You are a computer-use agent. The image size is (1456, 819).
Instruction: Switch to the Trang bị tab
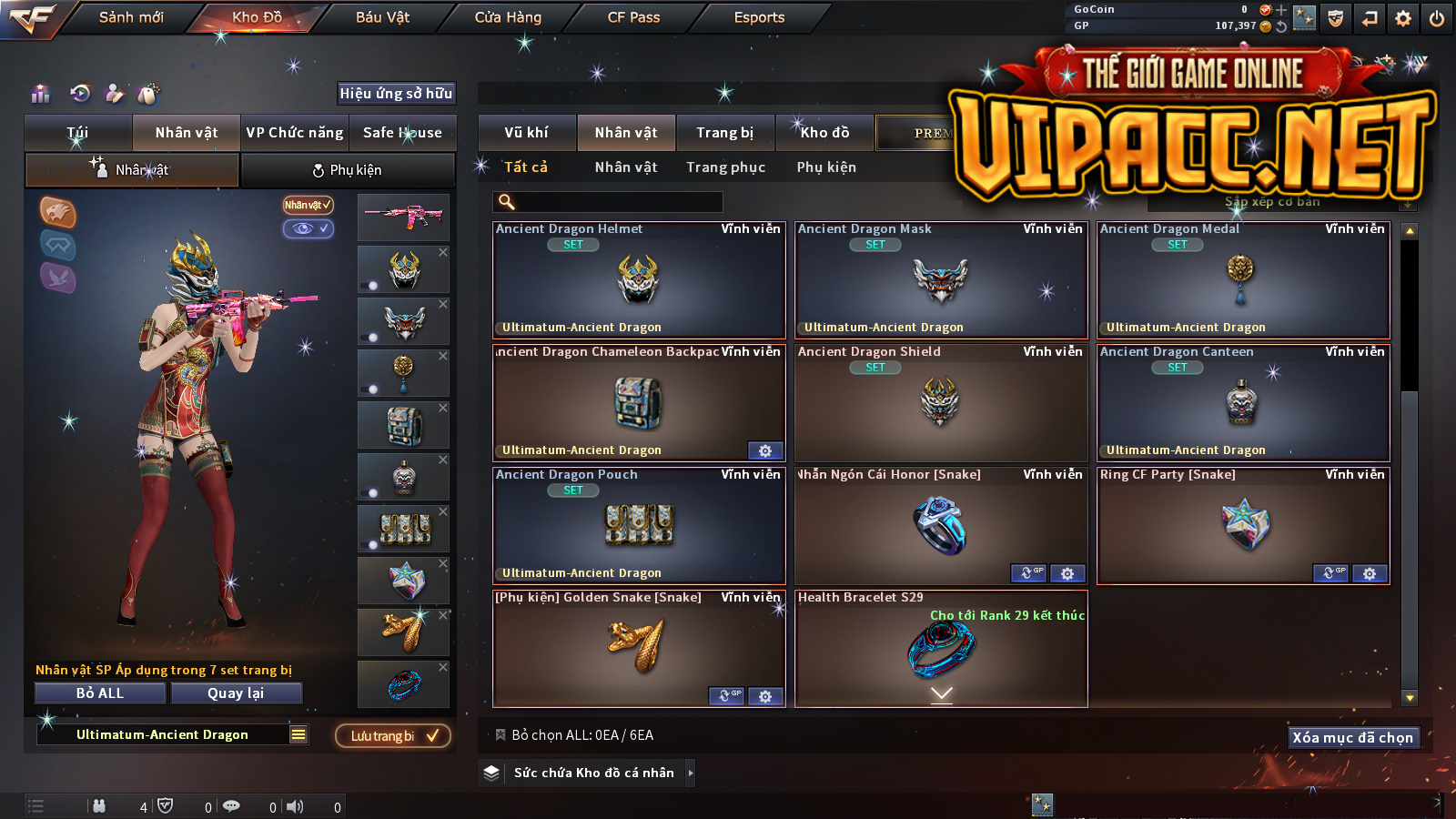pos(724,133)
